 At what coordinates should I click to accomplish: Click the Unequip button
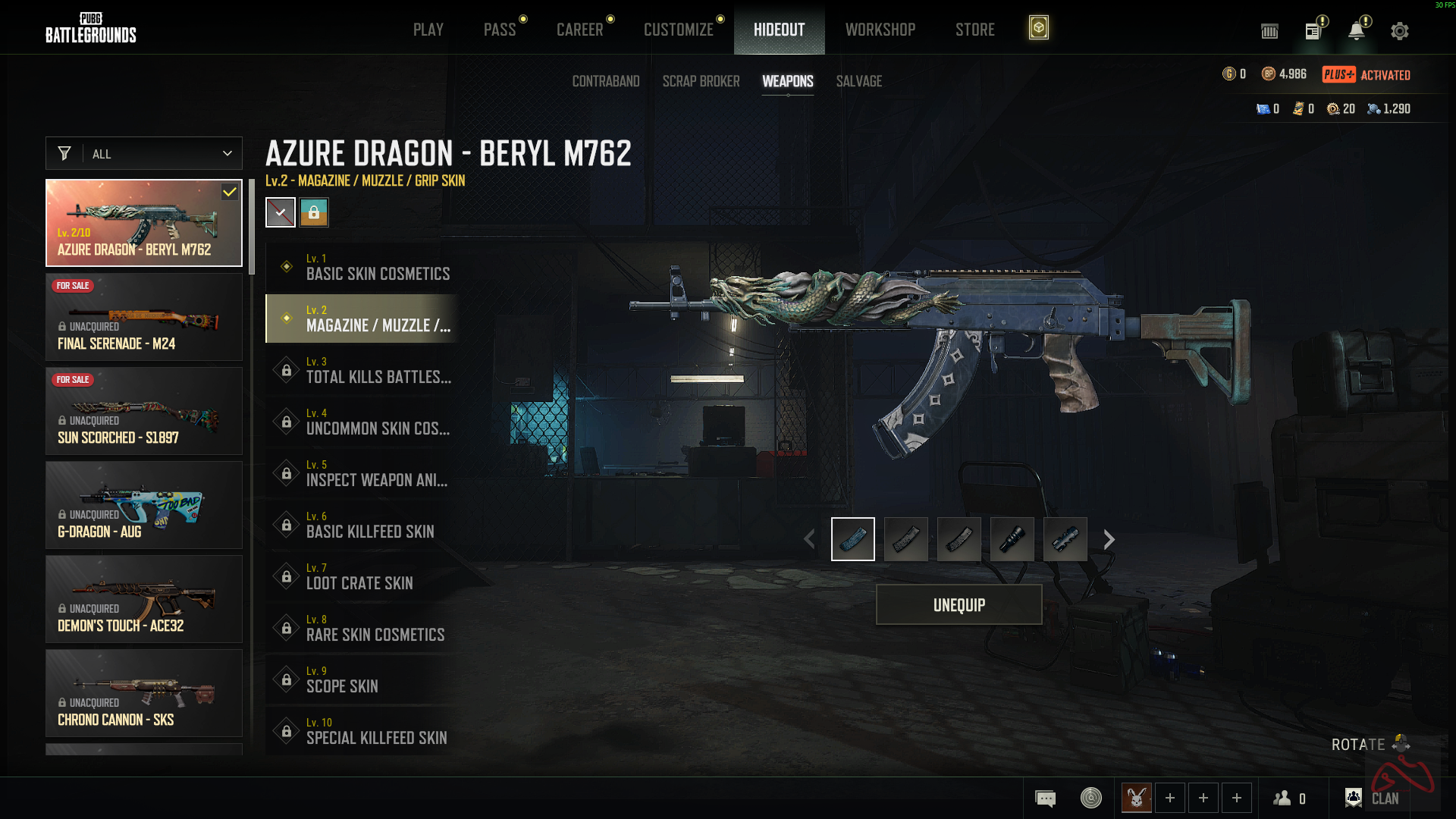[959, 605]
